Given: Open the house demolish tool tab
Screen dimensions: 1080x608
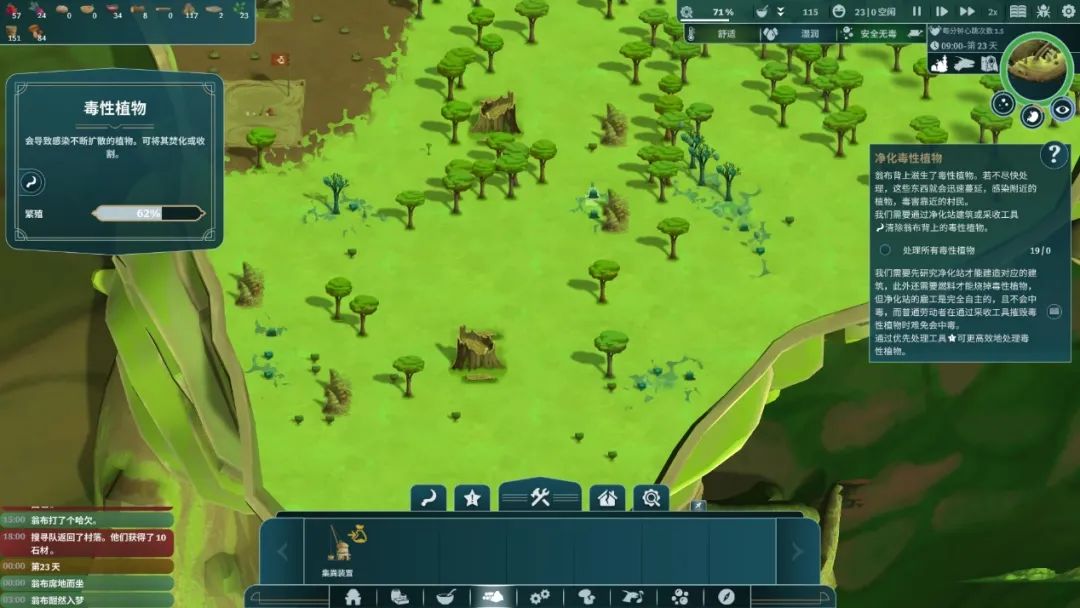Looking at the screenshot, I should [607, 497].
